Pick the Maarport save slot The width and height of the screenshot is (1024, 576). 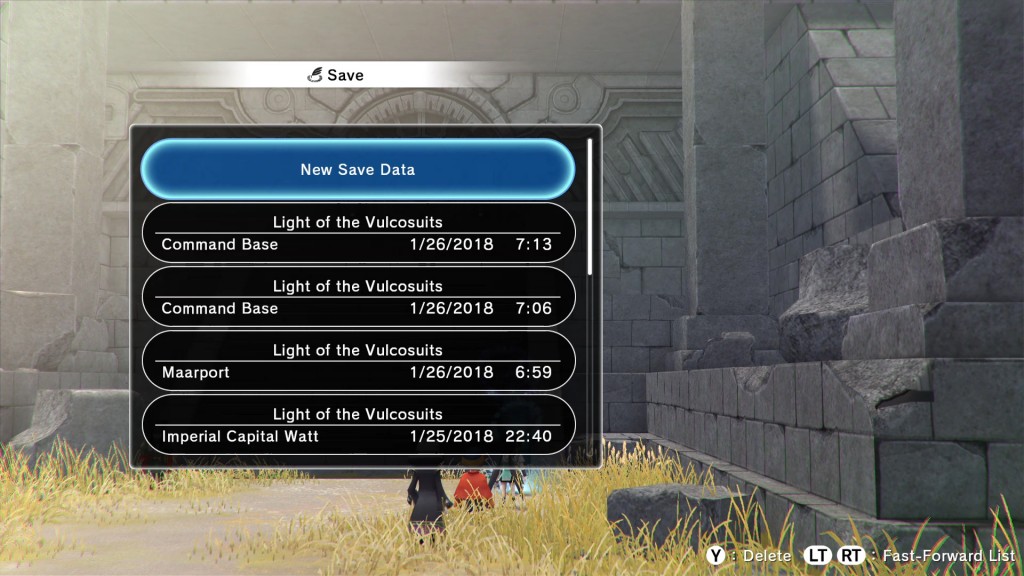point(358,361)
